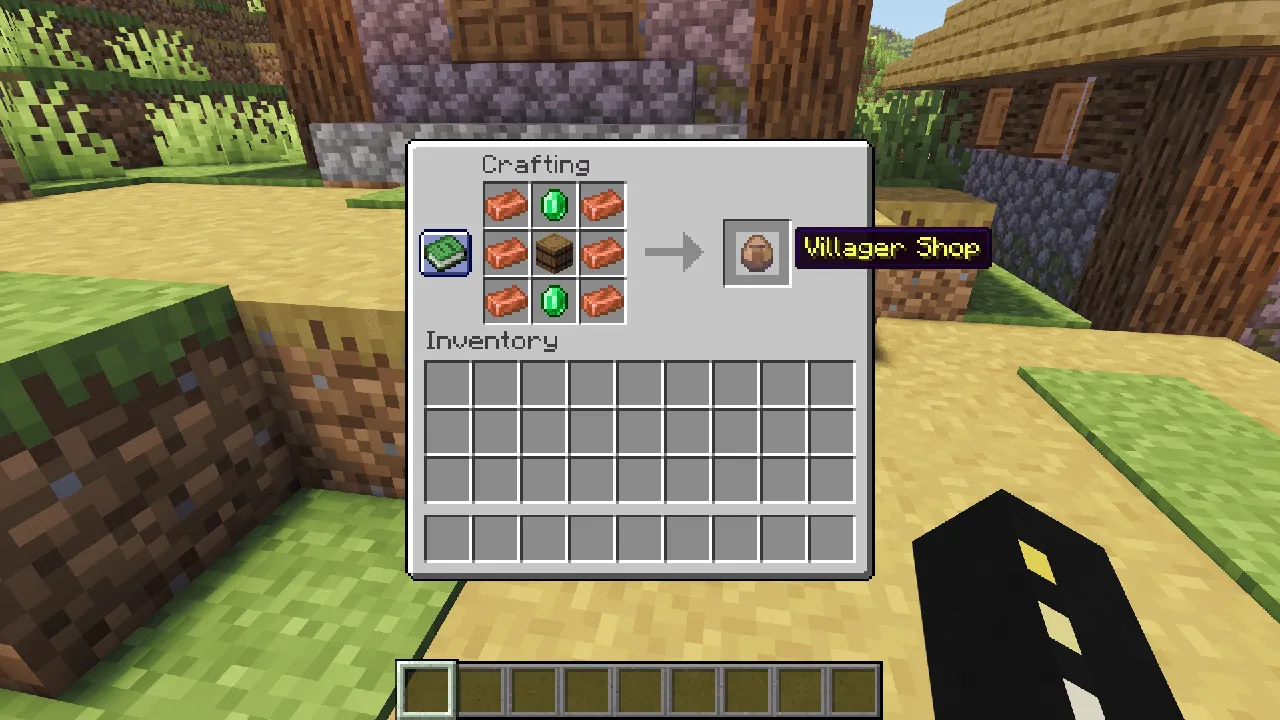Screen dimensions: 1280x720
Task: Collect the Villager Shop spawn egg
Action: click(x=756, y=251)
